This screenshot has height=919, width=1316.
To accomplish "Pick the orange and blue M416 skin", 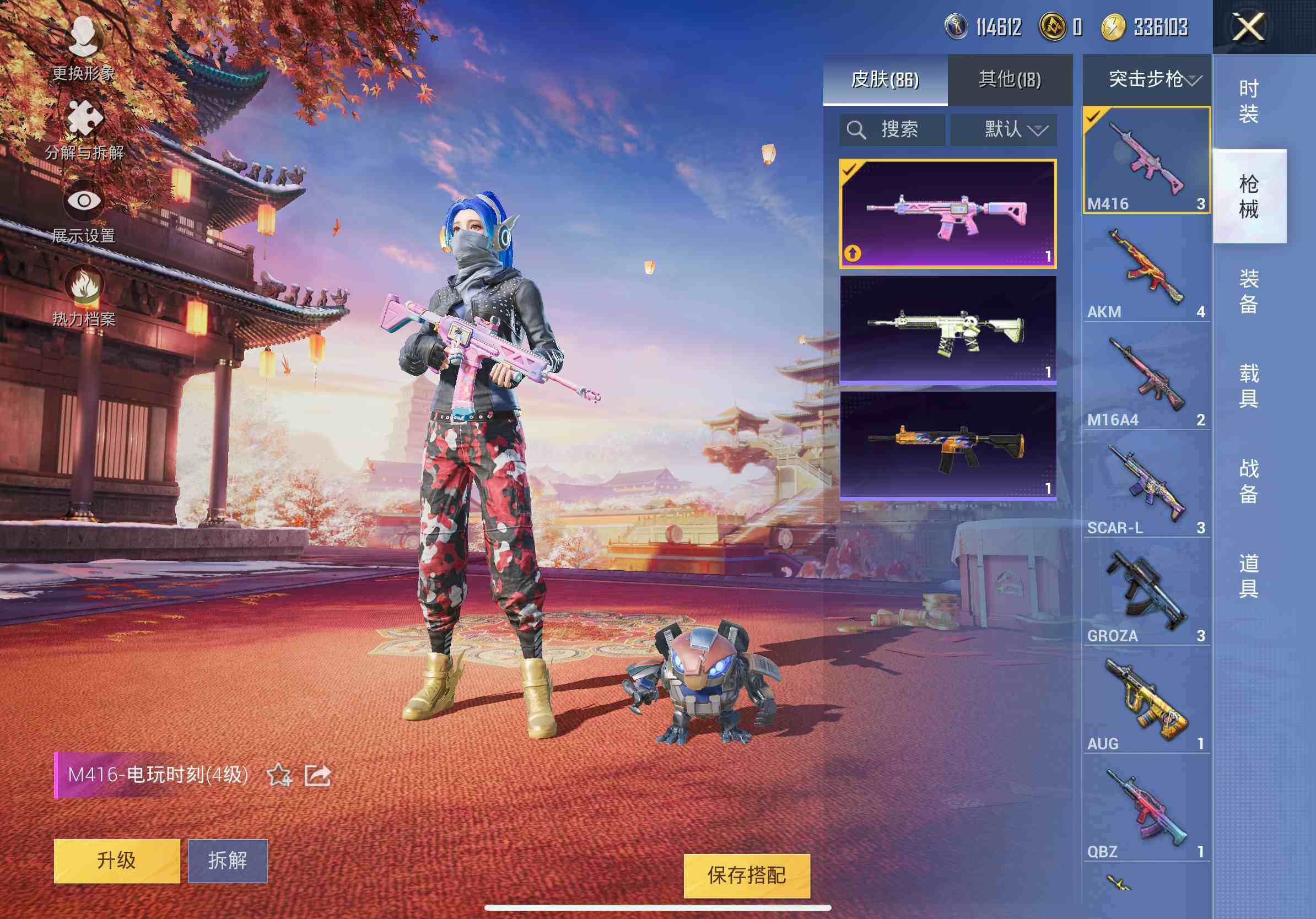I will (x=947, y=445).
